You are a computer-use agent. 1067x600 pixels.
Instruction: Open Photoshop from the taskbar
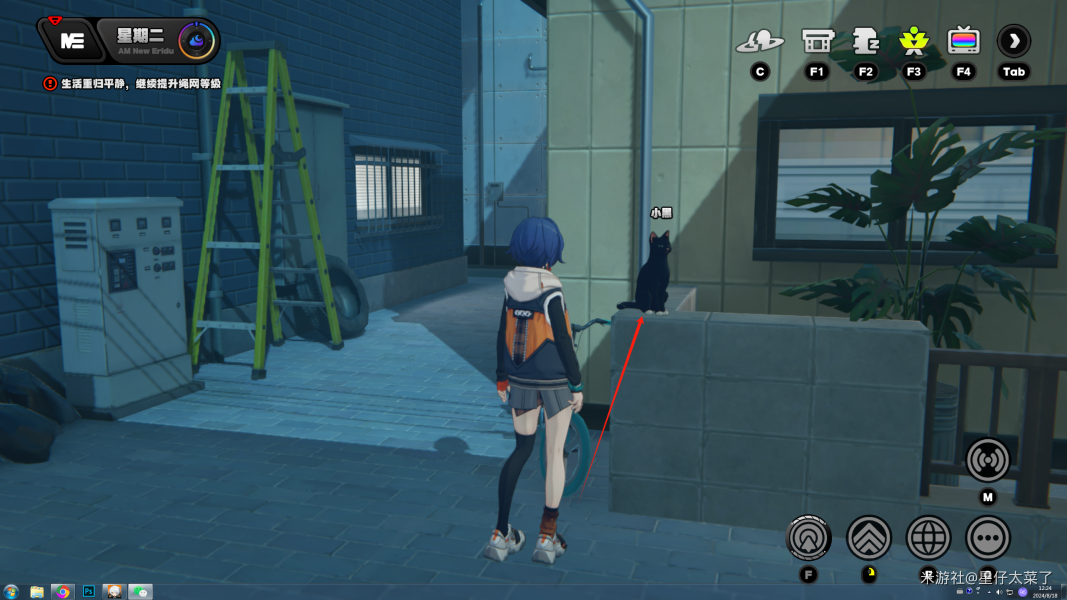(x=88, y=592)
